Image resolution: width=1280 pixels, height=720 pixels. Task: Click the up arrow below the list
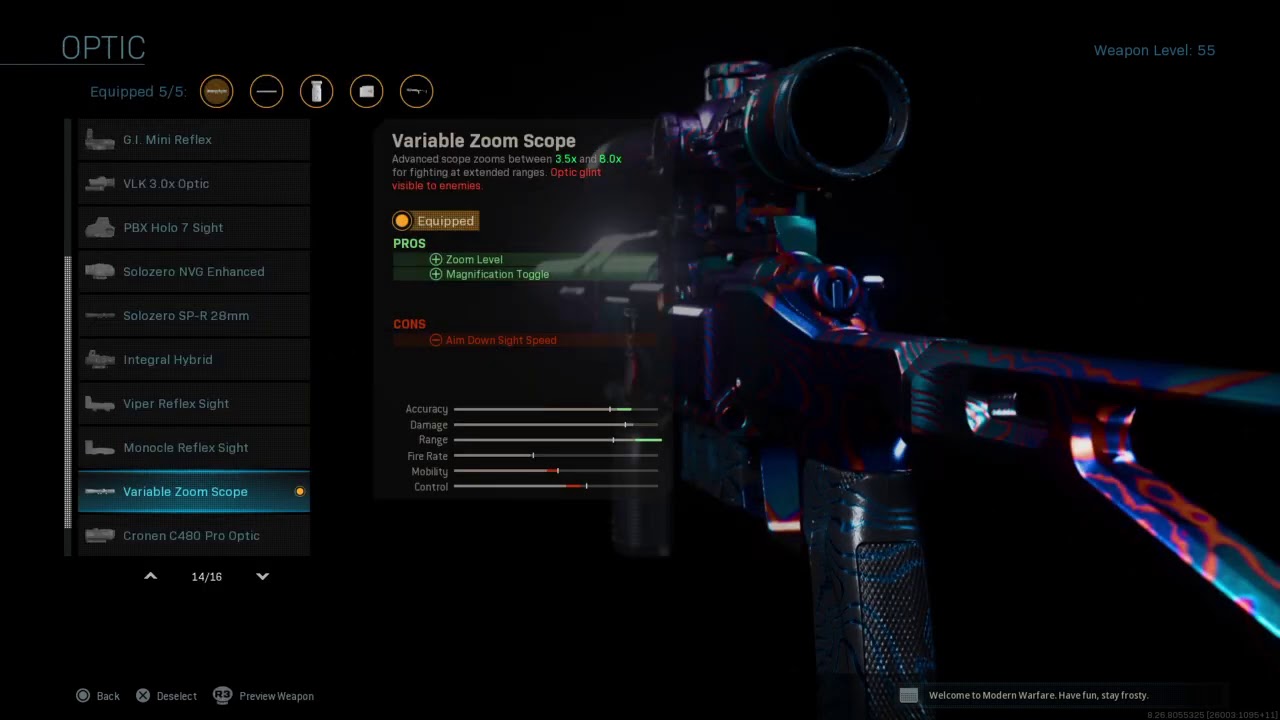click(x=151, y=577)
